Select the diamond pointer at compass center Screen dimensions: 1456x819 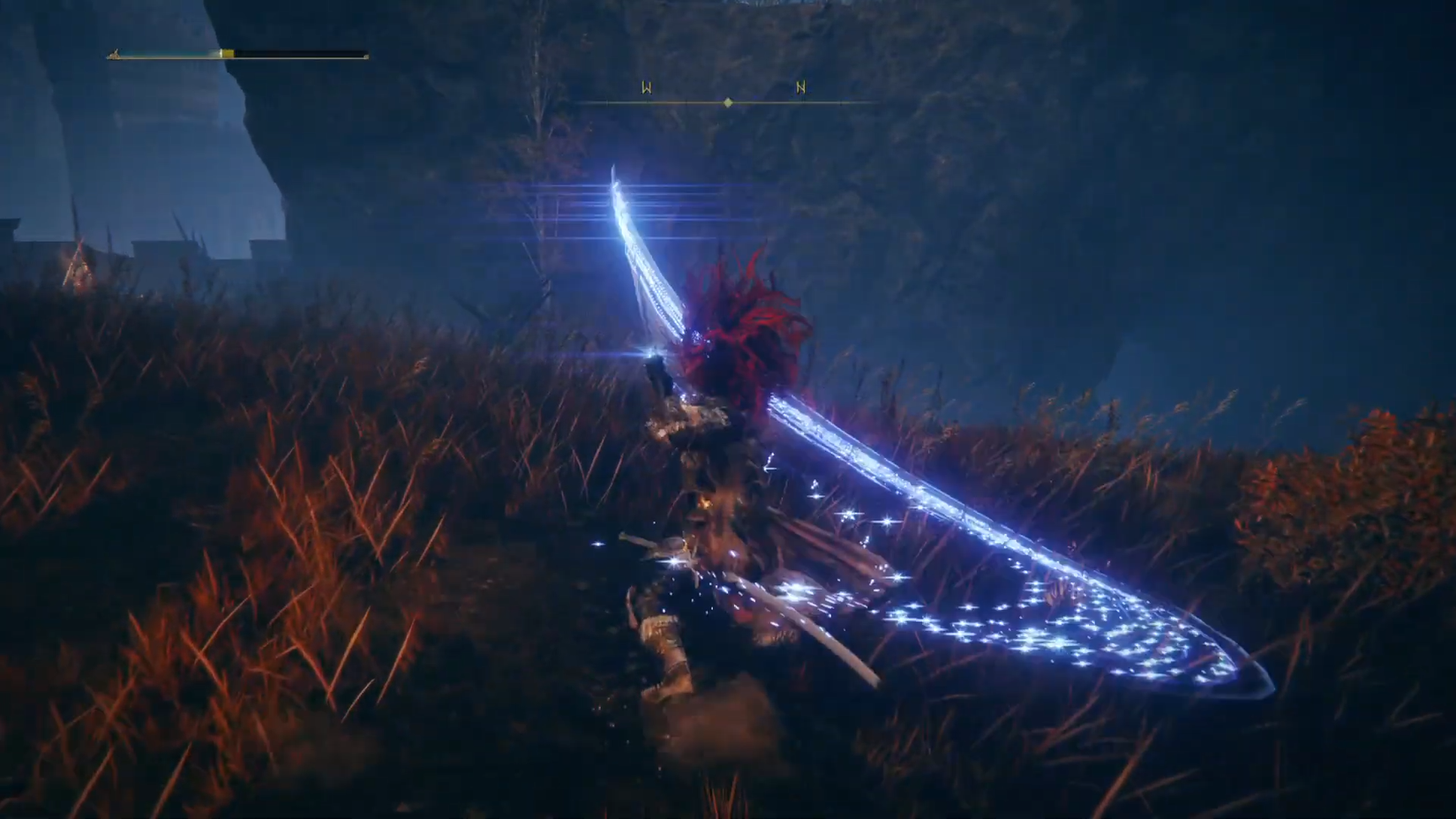728,102
